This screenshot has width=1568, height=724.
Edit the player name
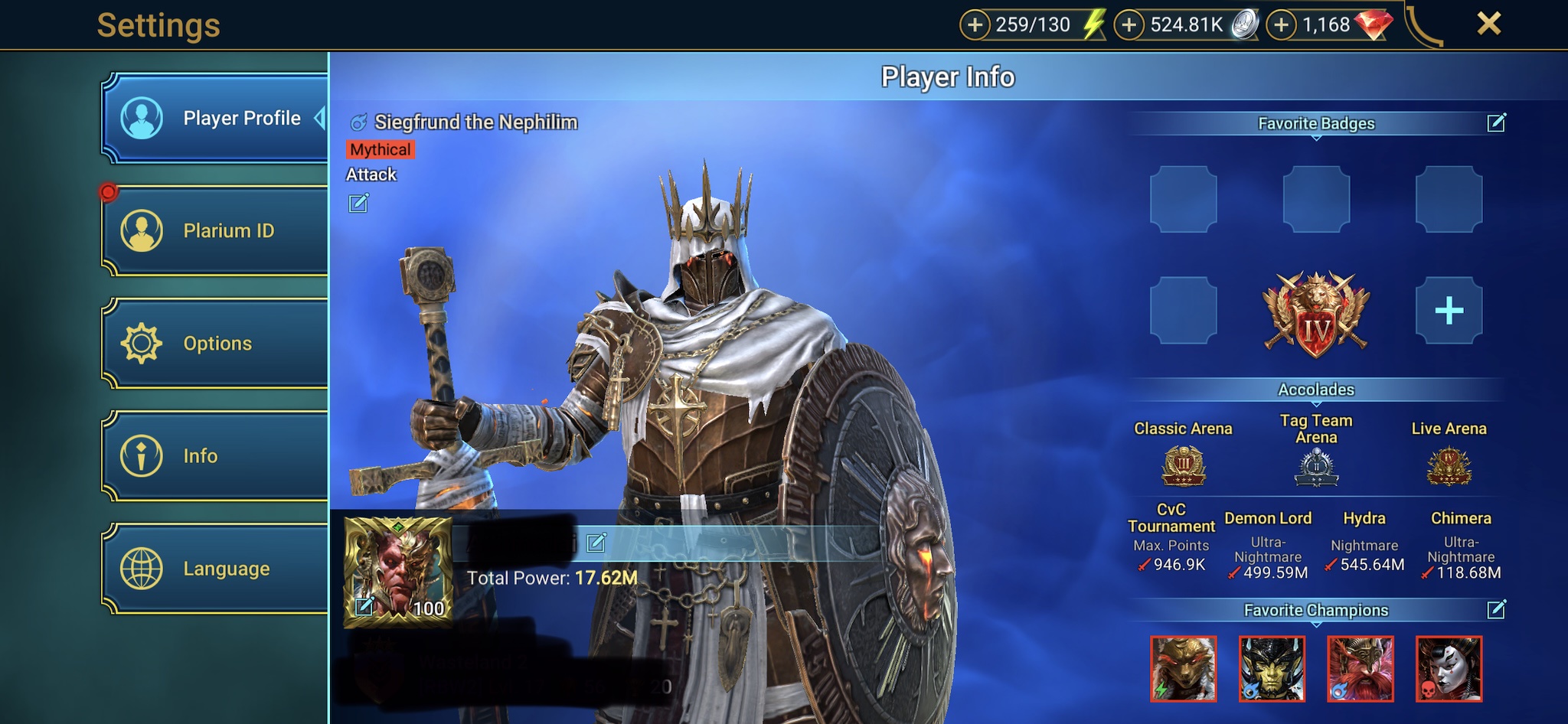pyautogui.click(x=596, y=543)
